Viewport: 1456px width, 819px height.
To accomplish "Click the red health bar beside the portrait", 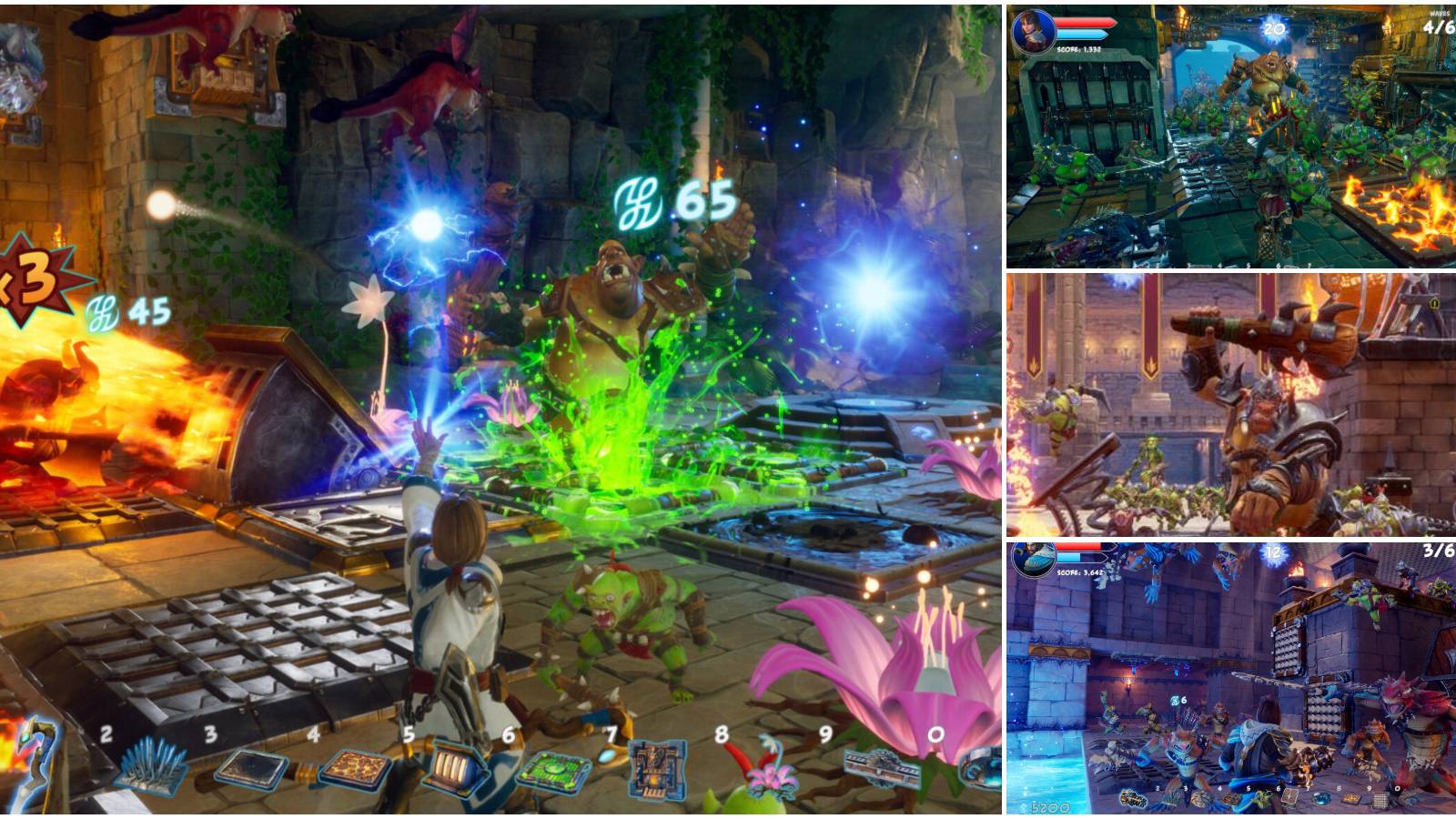I will pyautogui.click(x=1085, y=24).
